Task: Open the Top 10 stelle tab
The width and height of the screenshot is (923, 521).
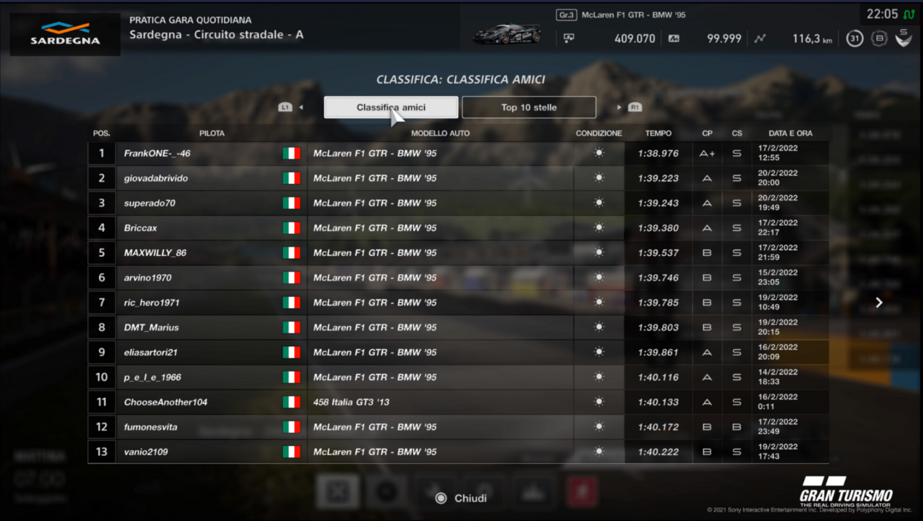Action: 528,107
